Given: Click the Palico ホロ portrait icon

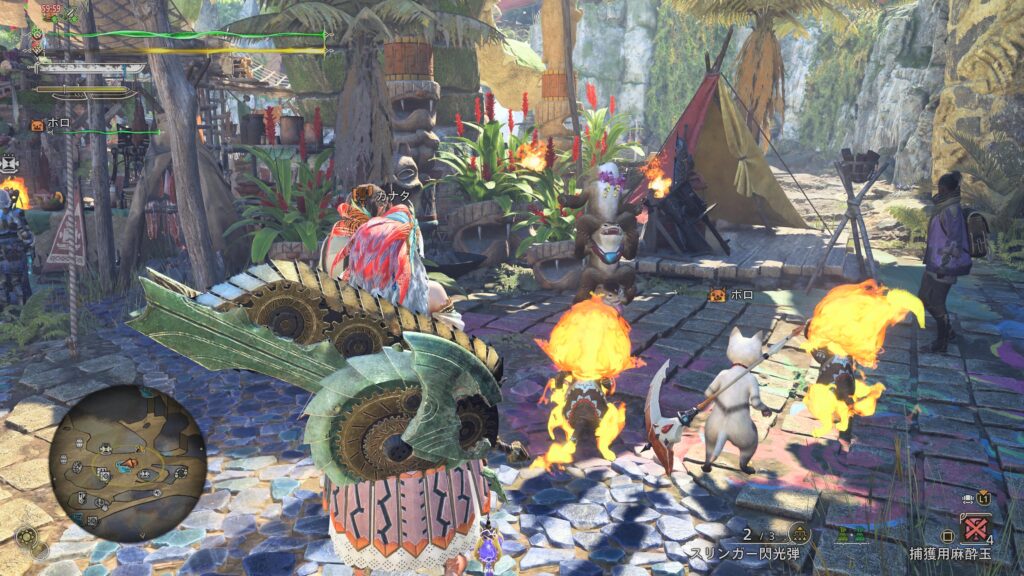Looking at the screenshot, I should pyautogui.click(x=37, y=125).
